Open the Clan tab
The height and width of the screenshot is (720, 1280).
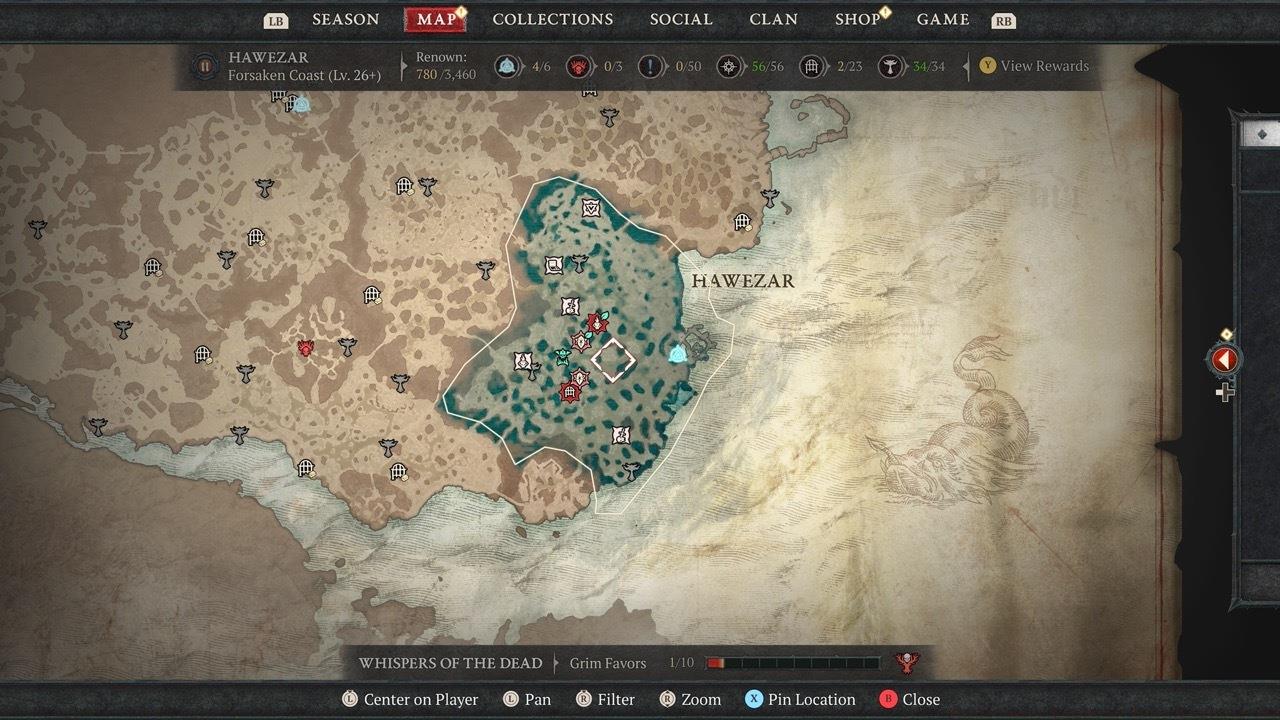773,19
